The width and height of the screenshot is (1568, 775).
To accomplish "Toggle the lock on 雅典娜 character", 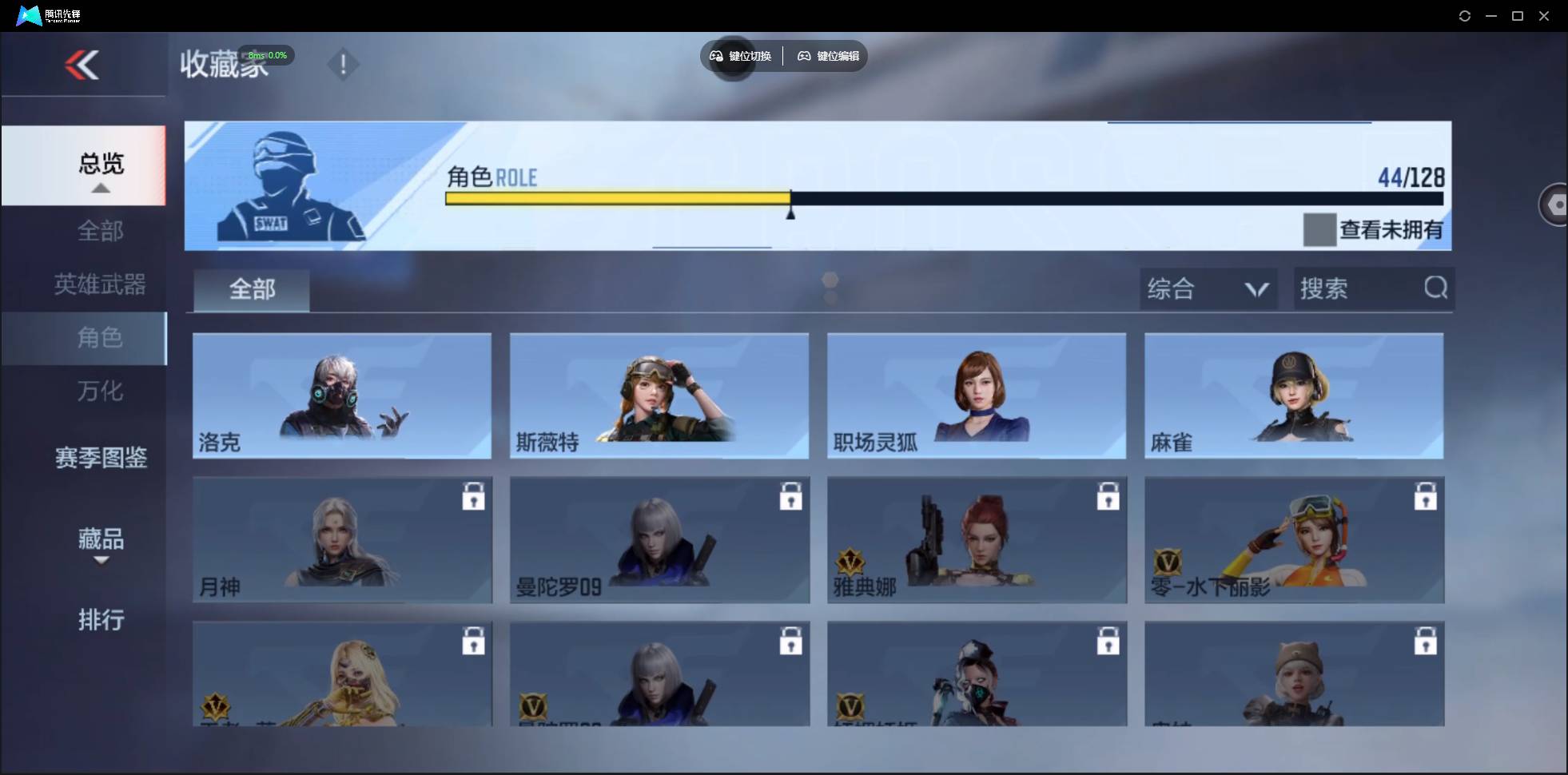I will tap(1109, 496).
